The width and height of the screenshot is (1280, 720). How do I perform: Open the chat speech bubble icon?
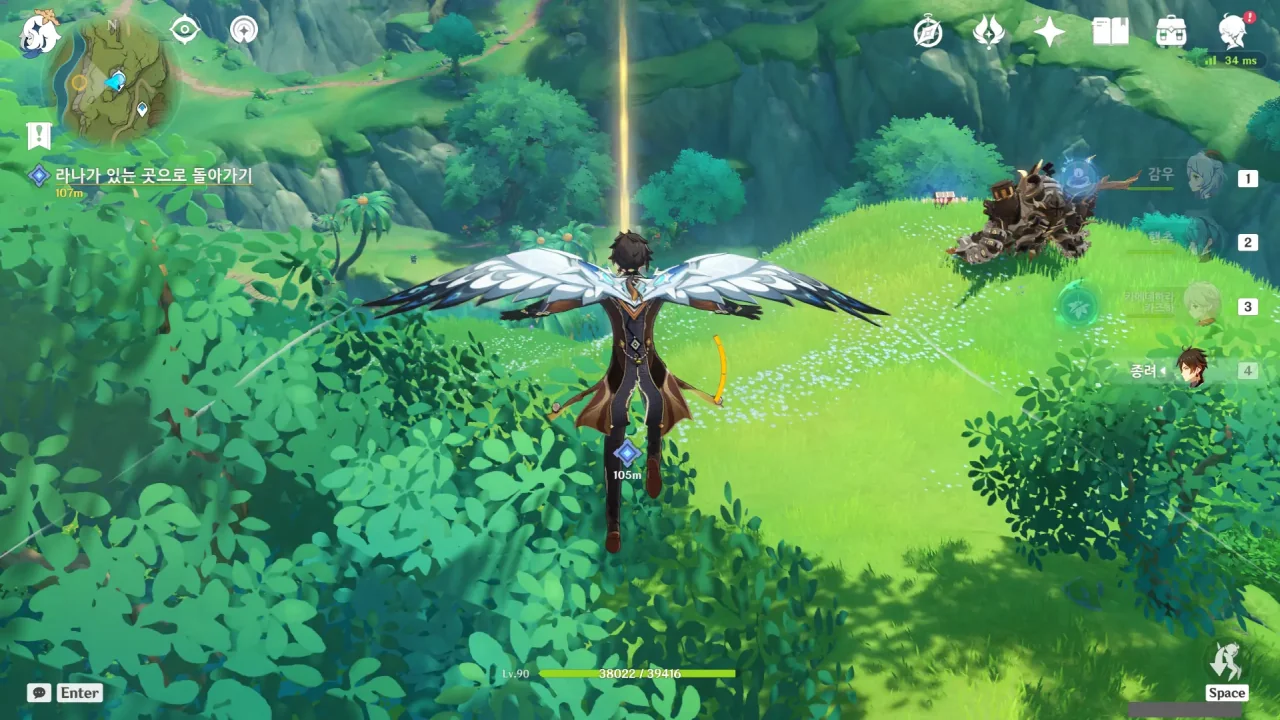tap(39, 692)
